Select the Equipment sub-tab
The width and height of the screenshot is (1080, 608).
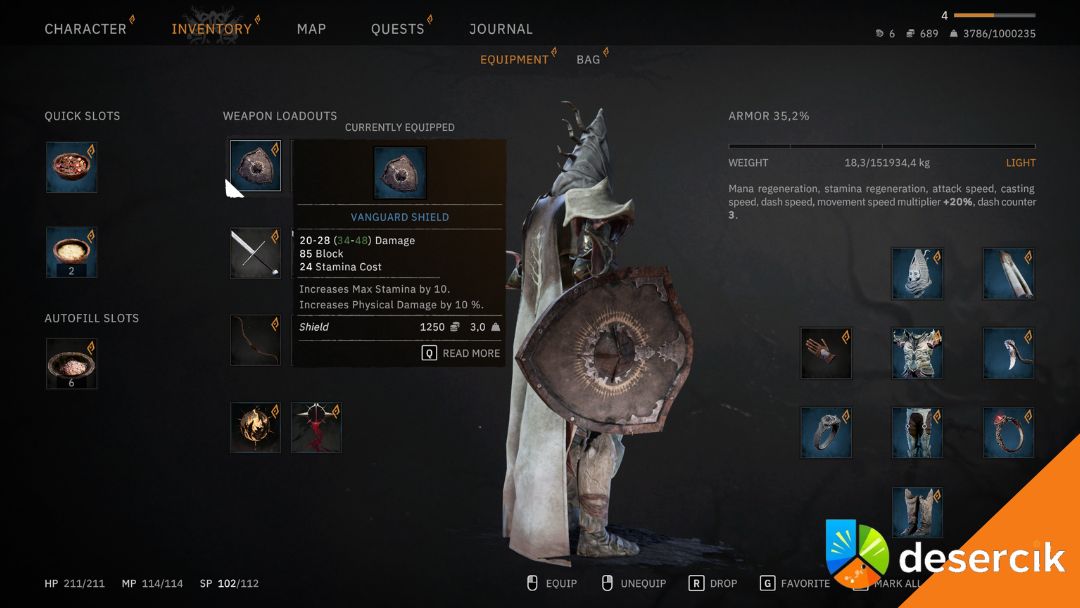pos(514,60)
